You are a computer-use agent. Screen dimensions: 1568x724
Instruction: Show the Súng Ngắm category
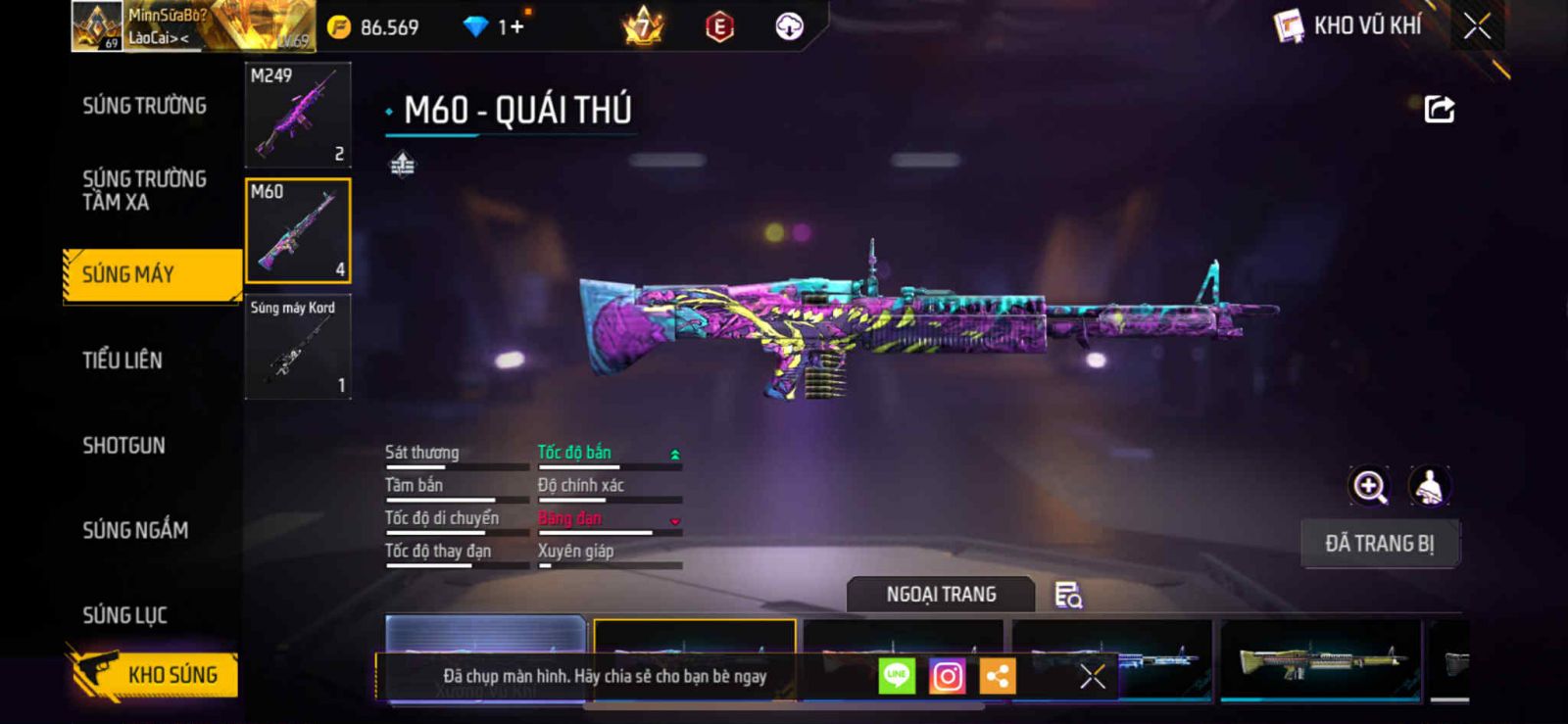point(135,531)
